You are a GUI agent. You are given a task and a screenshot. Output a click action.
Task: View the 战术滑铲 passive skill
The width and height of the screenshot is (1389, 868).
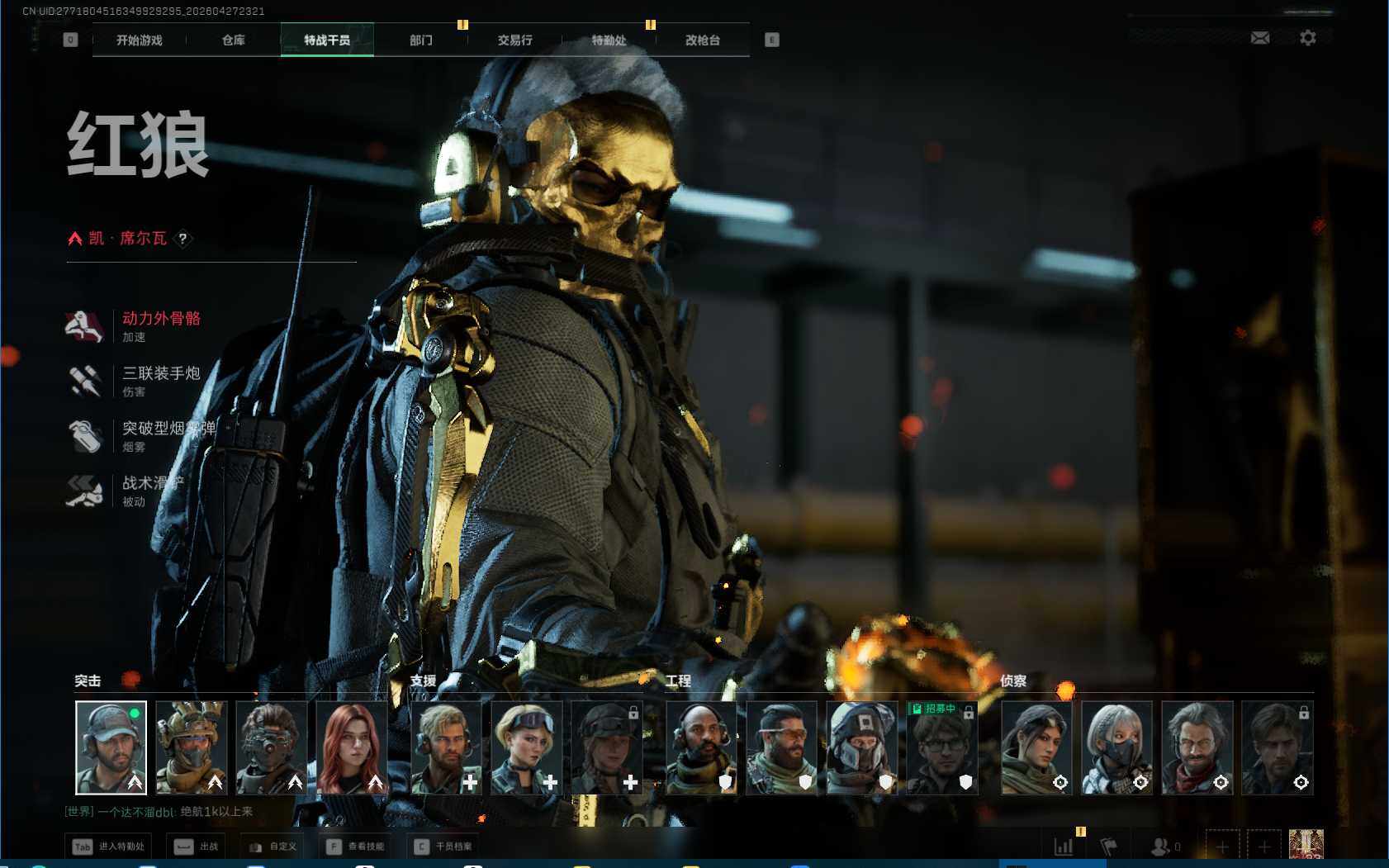pyautogui.click(x=153, y=483)
